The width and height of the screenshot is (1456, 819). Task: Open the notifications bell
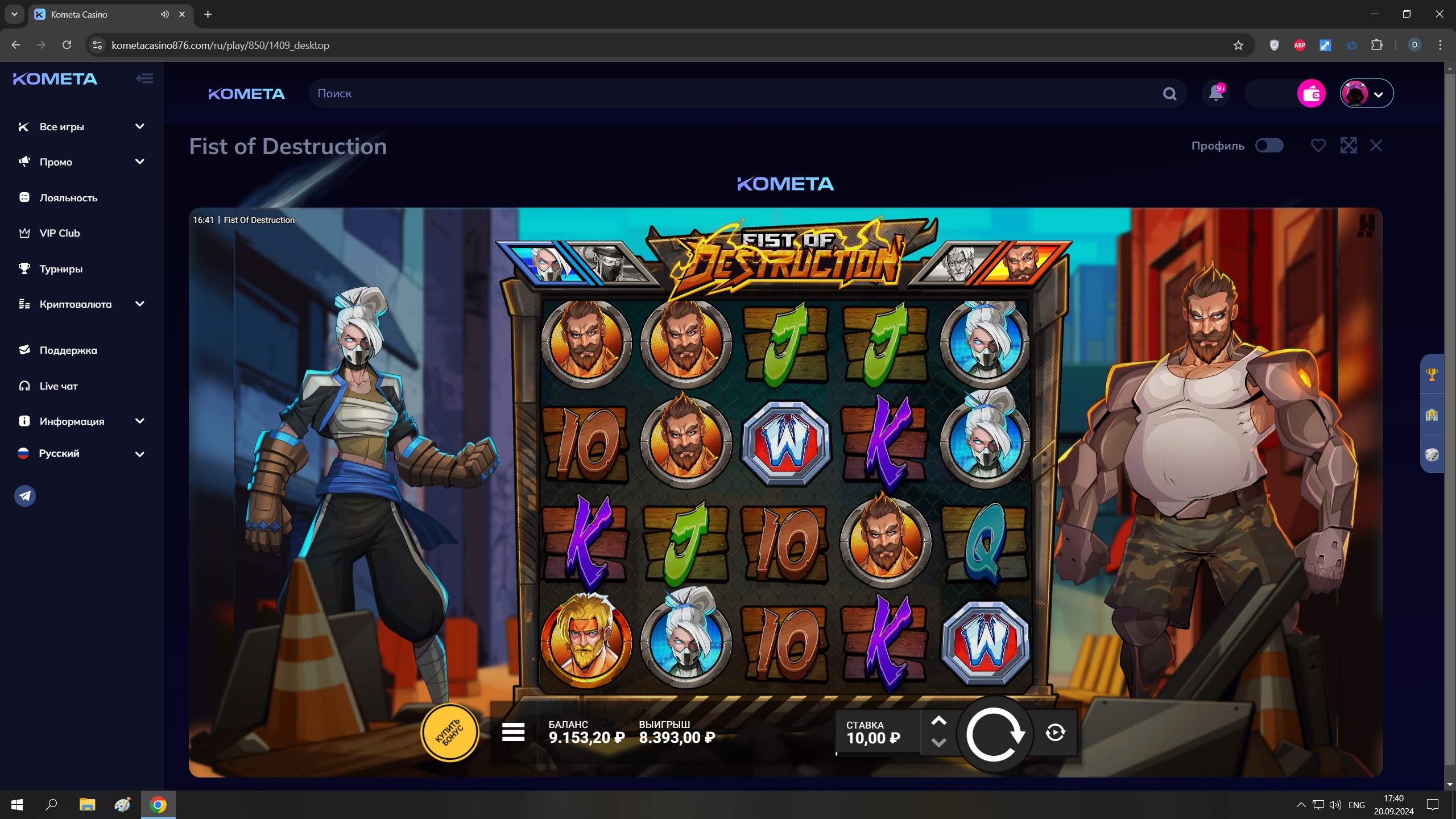pyautogui.click(x=1216, y=93)
